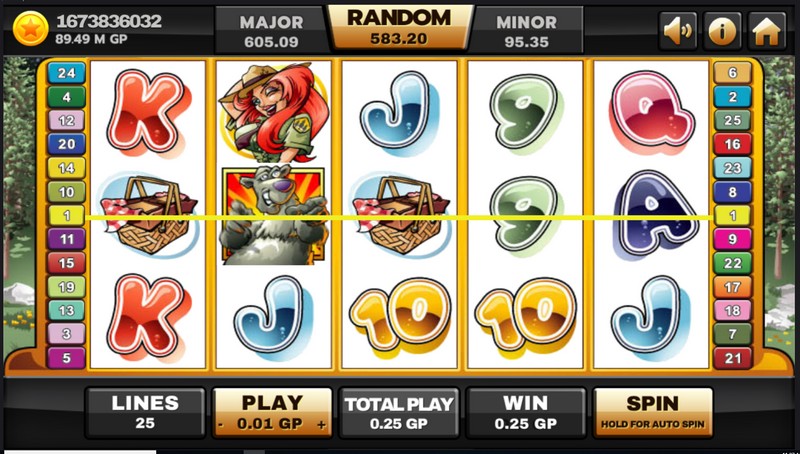Open the info paytable button
This screenshot has height=454, width=800.
pyautogui.click(x=723, y=30)
